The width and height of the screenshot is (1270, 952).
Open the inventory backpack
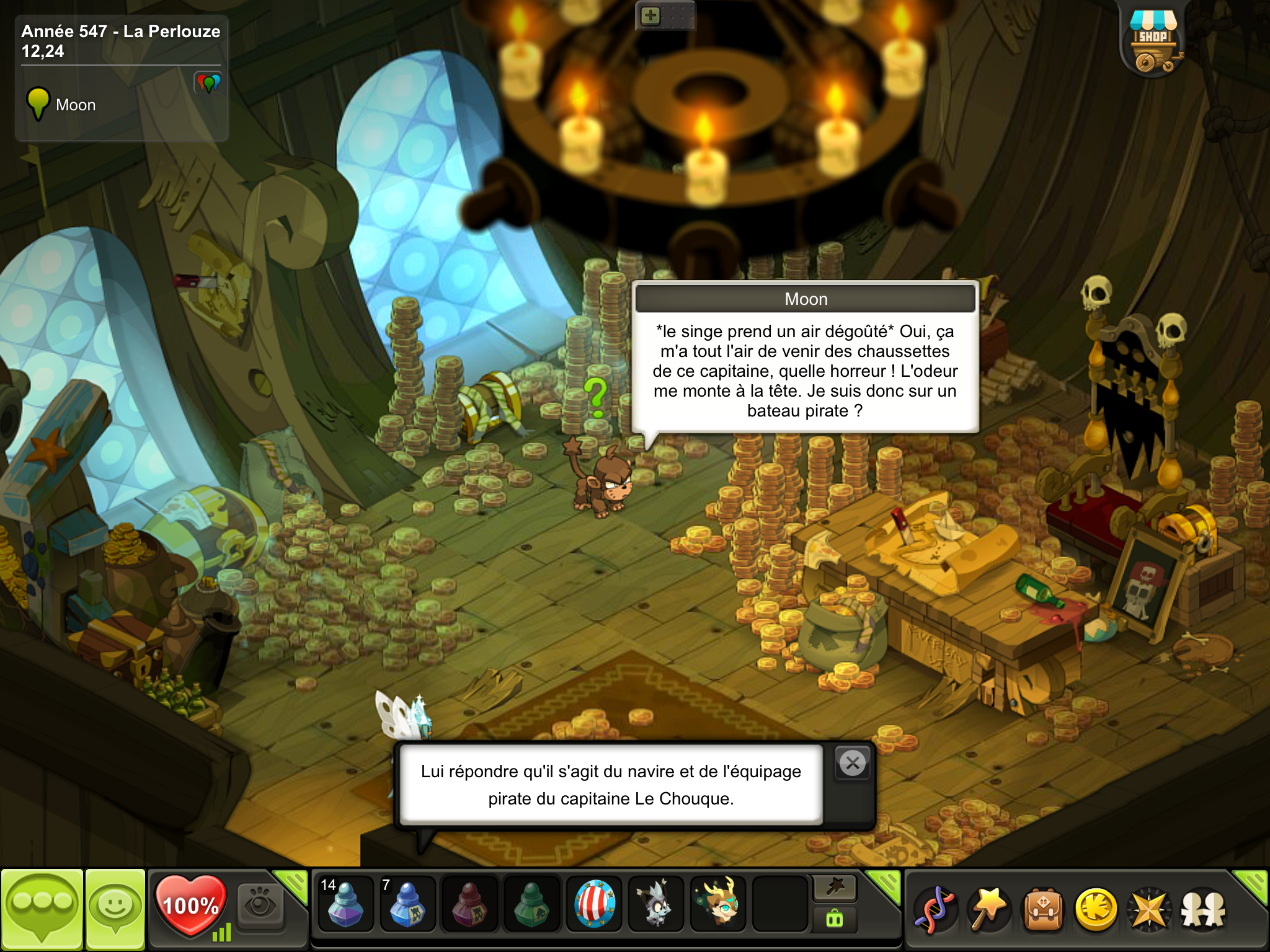tap(1044, 910)
